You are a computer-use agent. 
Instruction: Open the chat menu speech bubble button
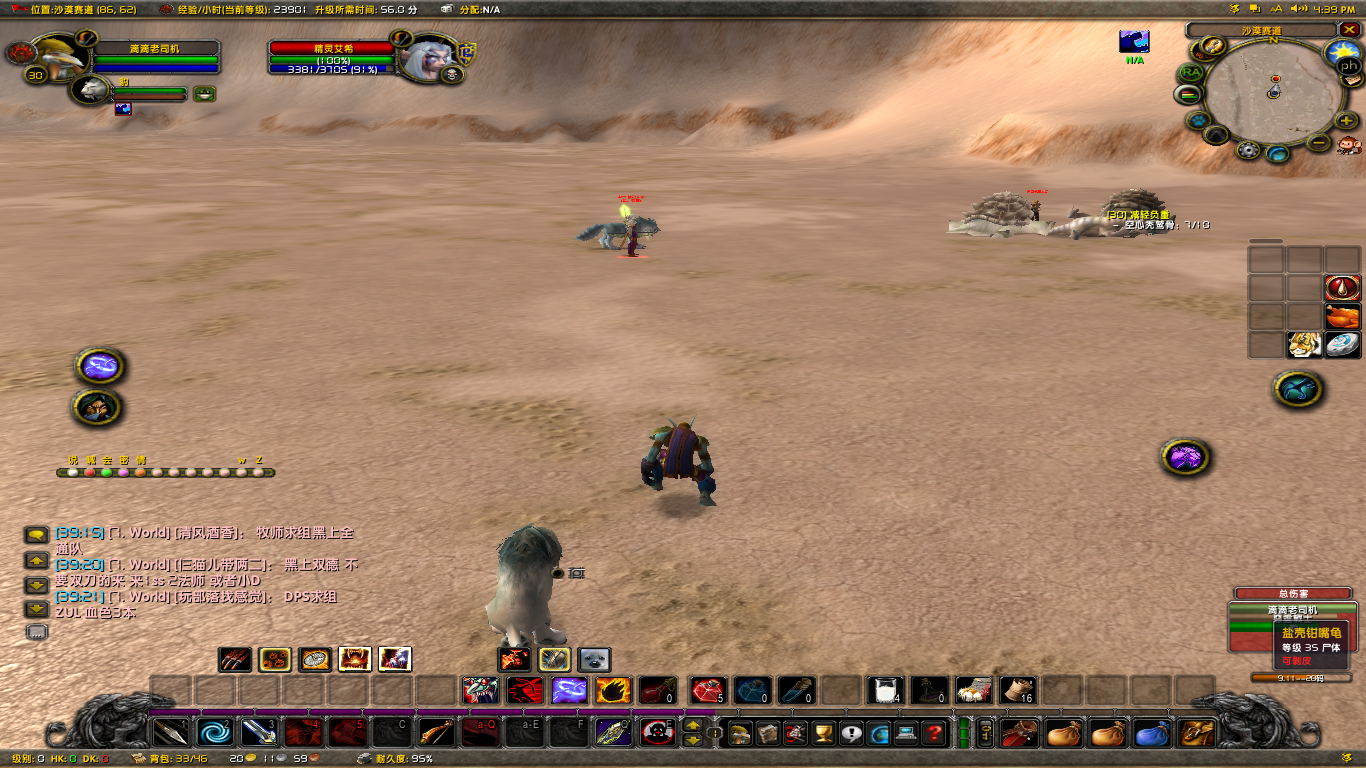(36, 535)
